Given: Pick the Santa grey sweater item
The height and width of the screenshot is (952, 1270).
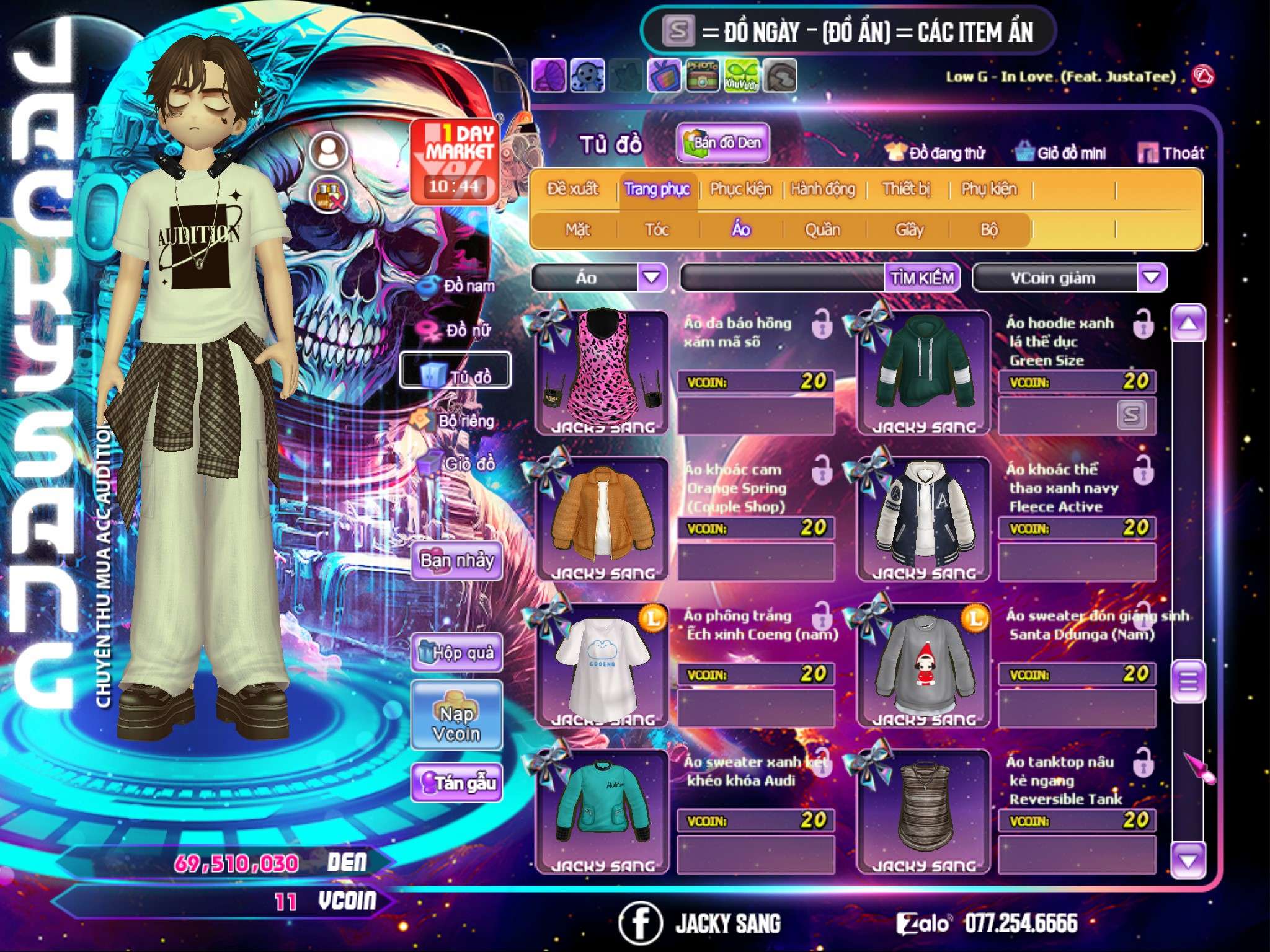Looking at the screenshot, I should pyautogui.click(x=924, y=664).
